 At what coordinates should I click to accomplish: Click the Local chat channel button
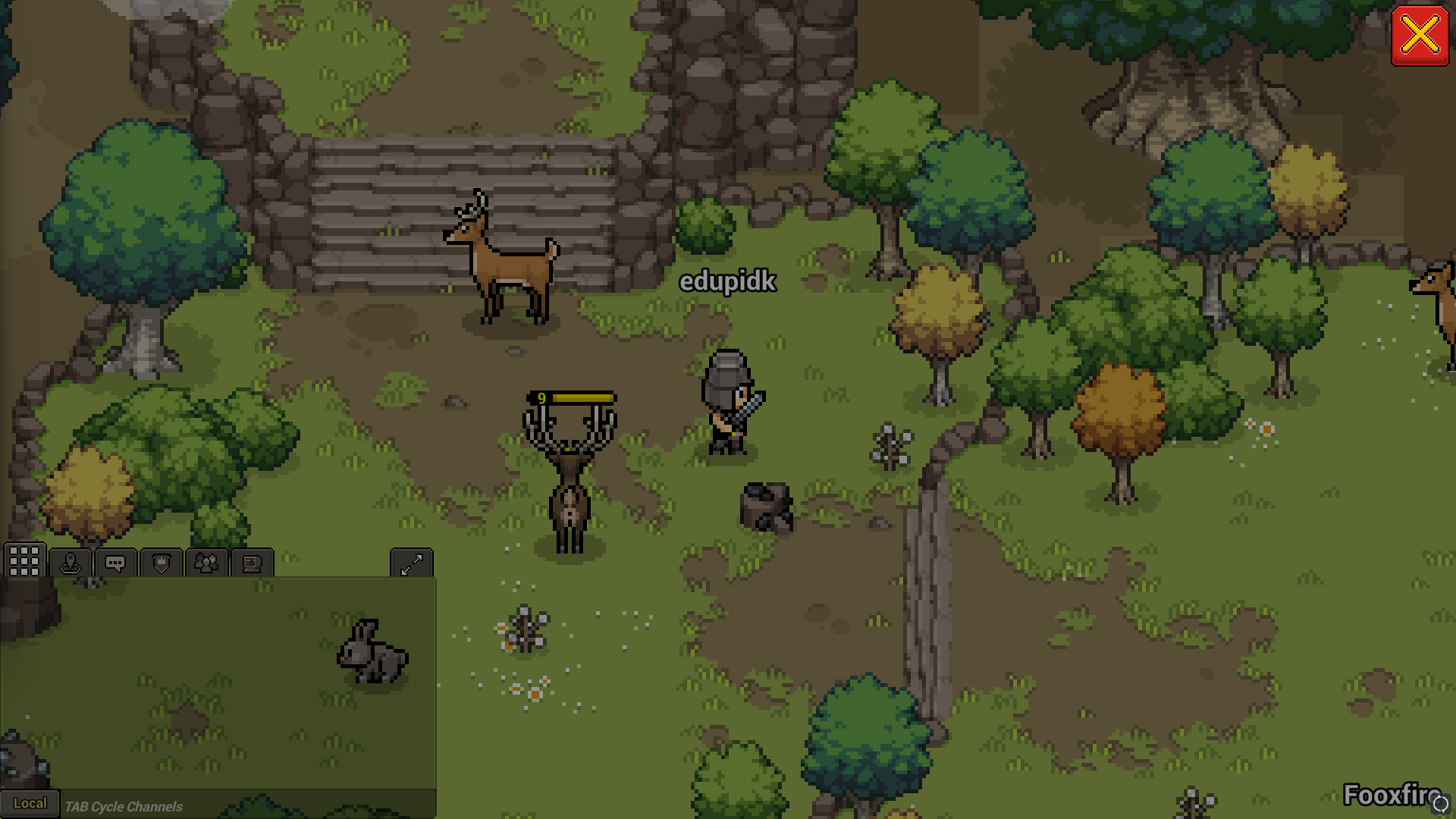tap(30, 804)
